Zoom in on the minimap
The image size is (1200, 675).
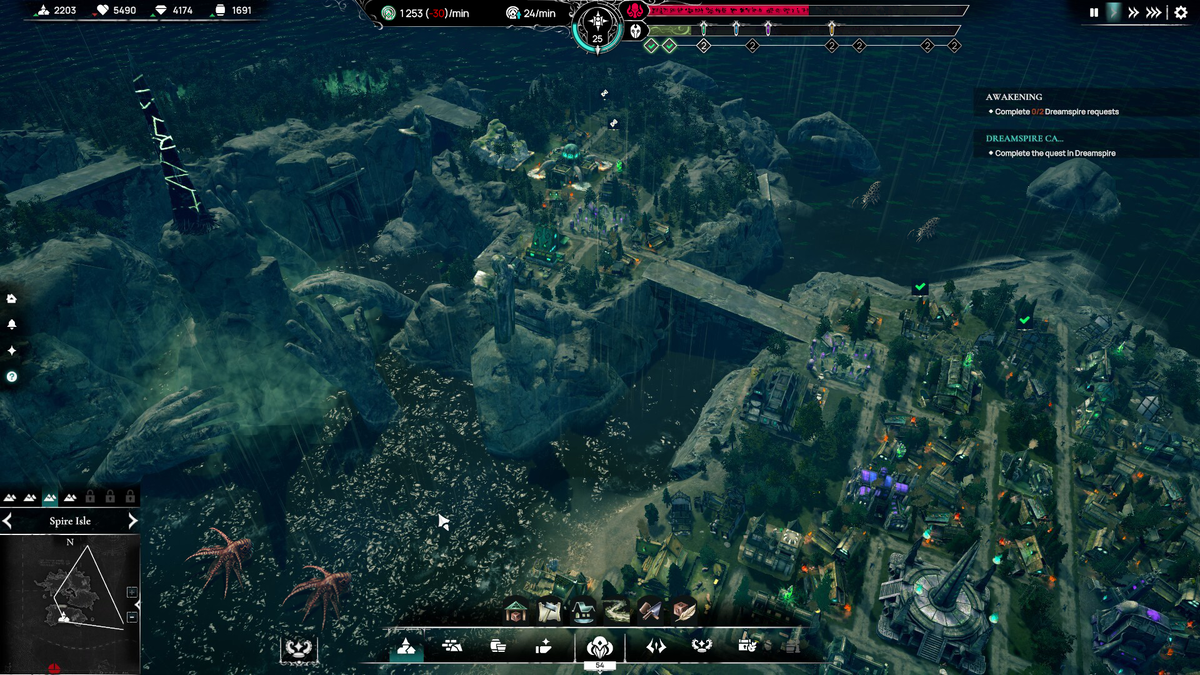[x=133, y=592]
